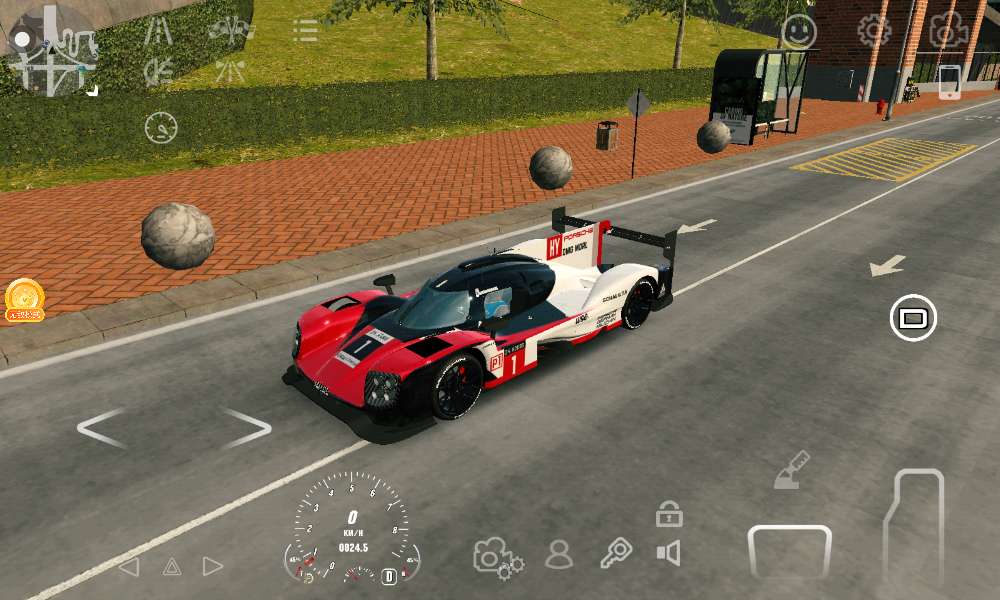Honk the horn speaker icon
This screenshot has height=600, width=1000.
(x=668, y=553)
